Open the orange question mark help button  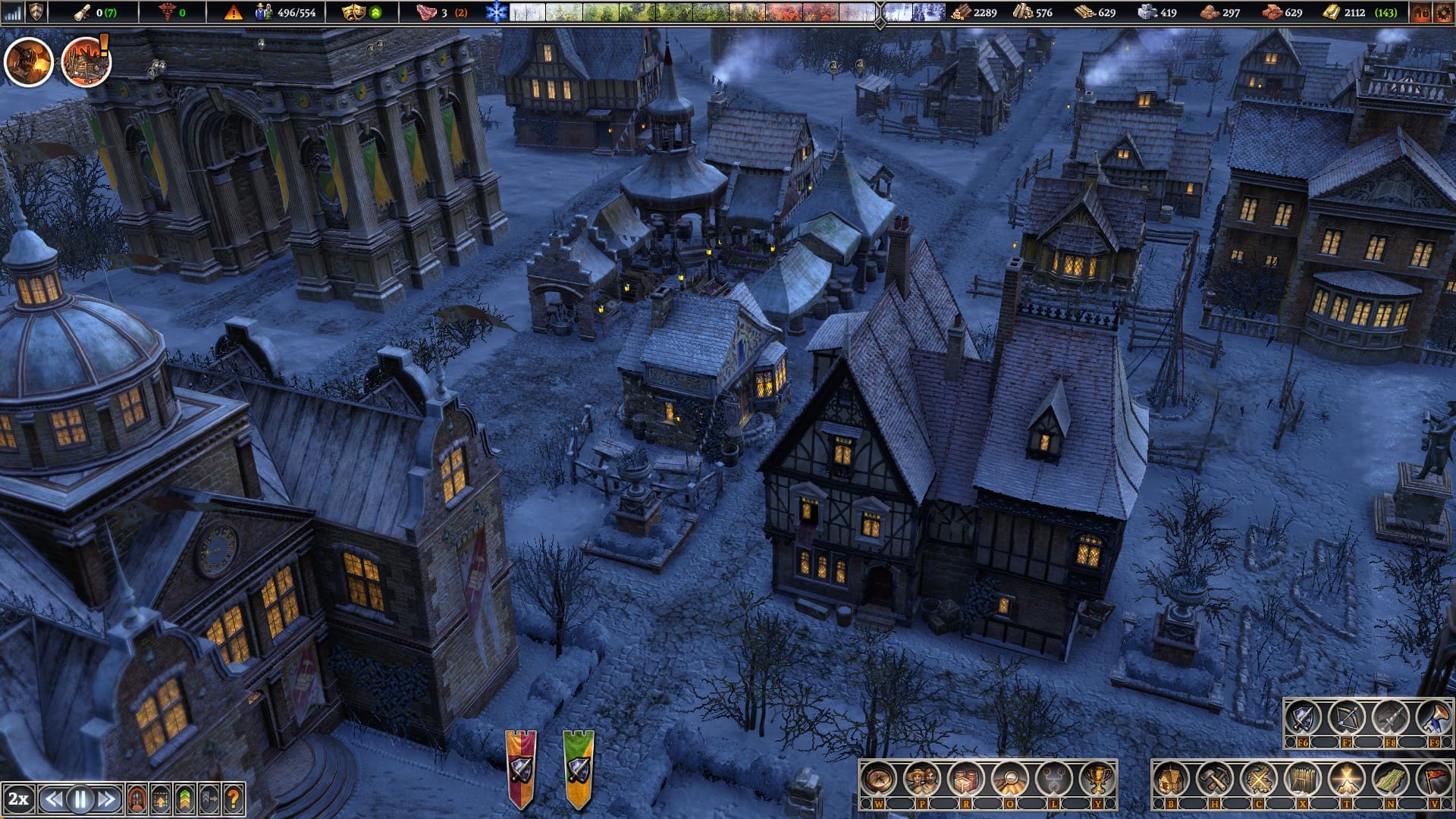234,799
